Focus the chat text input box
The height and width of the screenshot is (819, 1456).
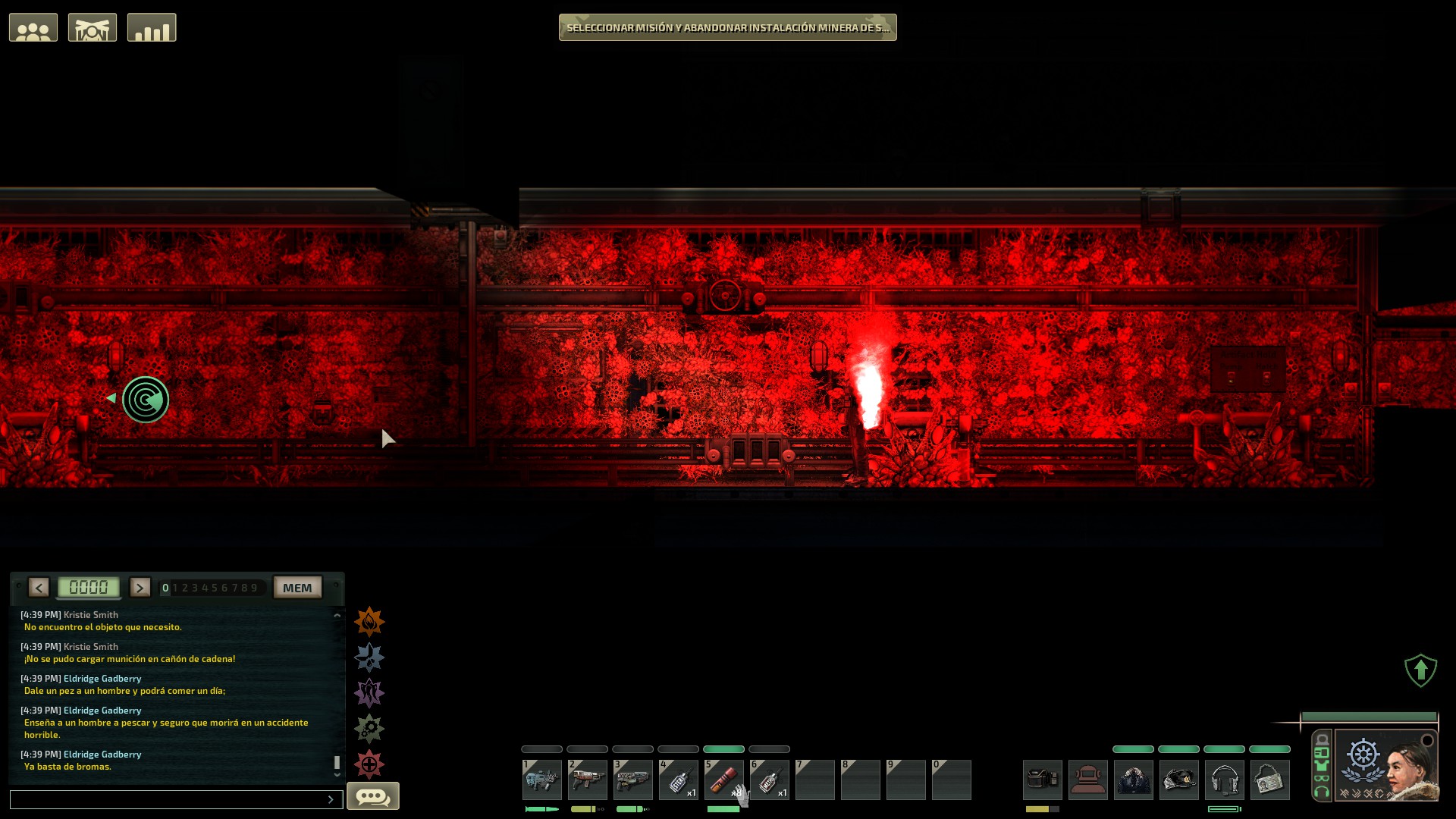point(168,799)
